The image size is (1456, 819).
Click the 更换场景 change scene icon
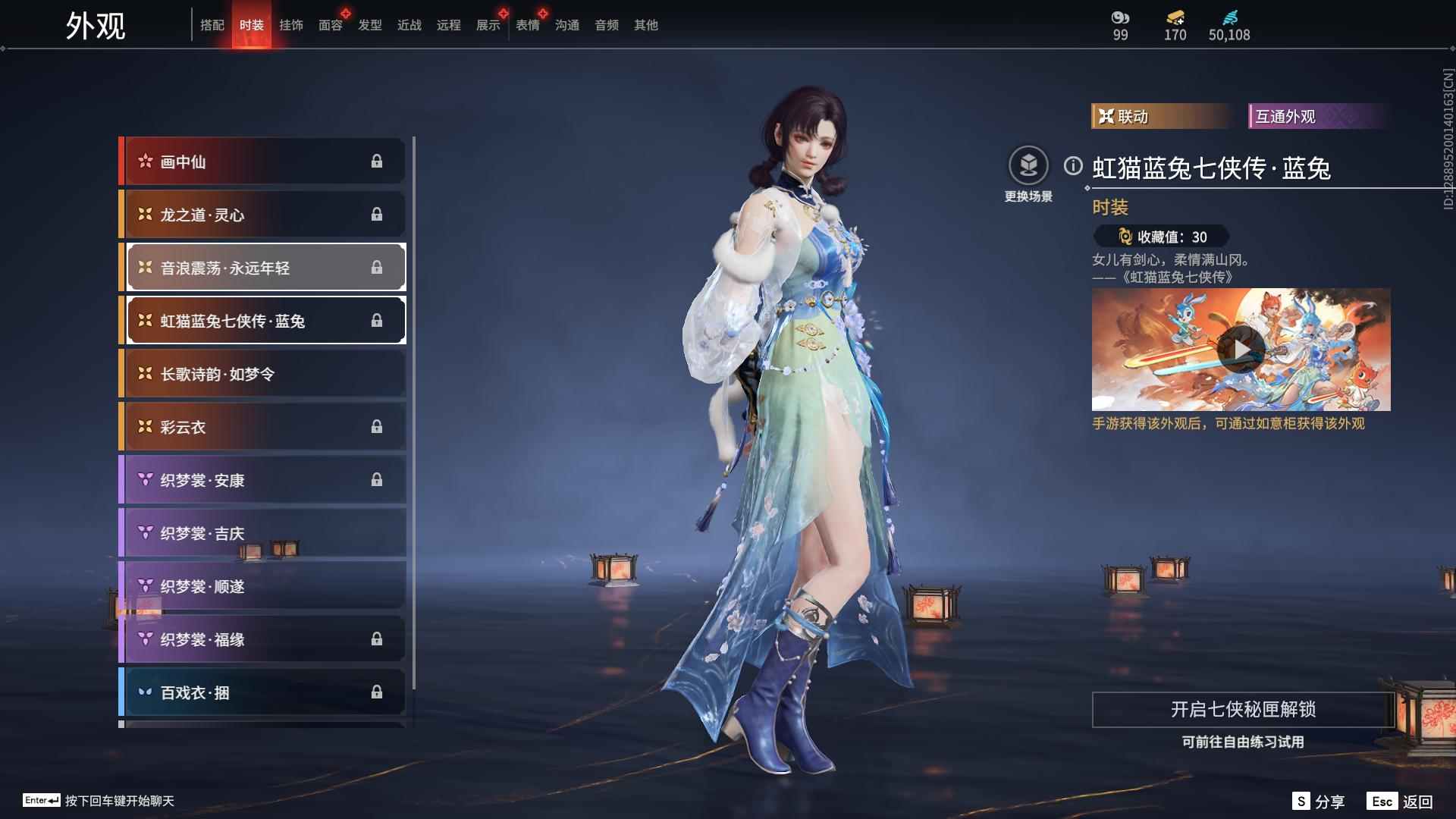[1028, 166]
